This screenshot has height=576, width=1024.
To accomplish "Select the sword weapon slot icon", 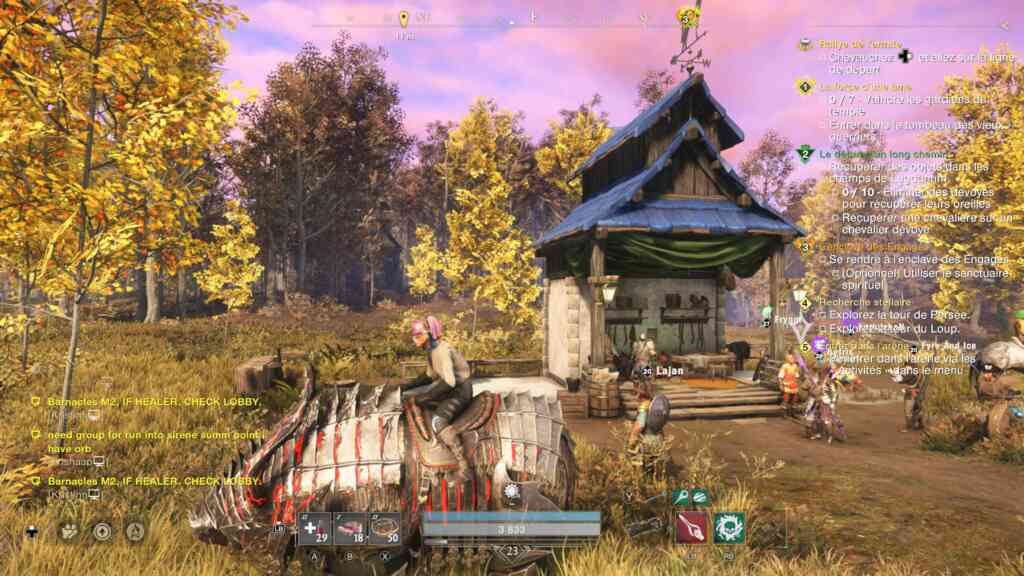I will click(x=645, y=525).
